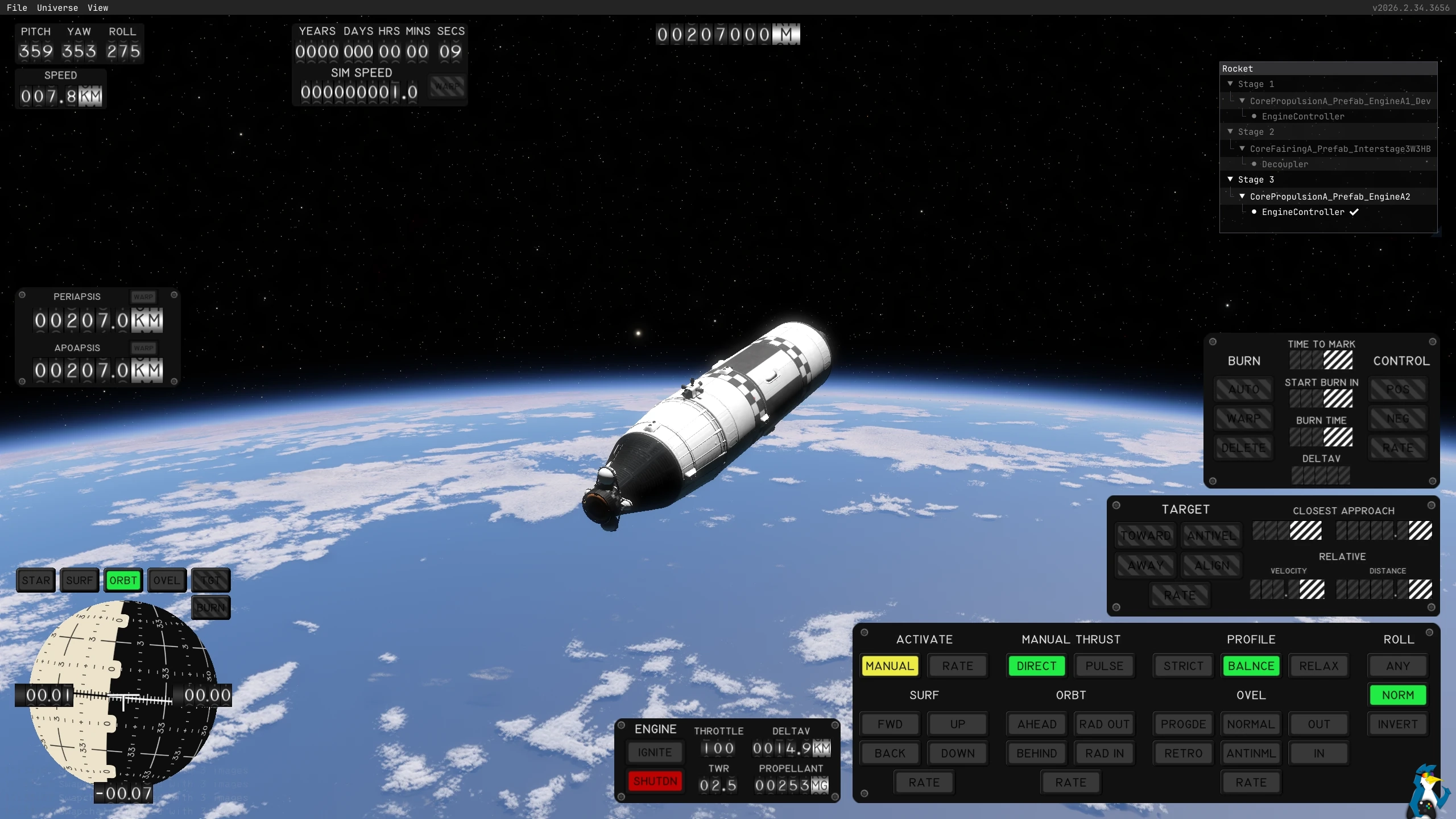Point the rocket PROGDE

pos(1183,724)
